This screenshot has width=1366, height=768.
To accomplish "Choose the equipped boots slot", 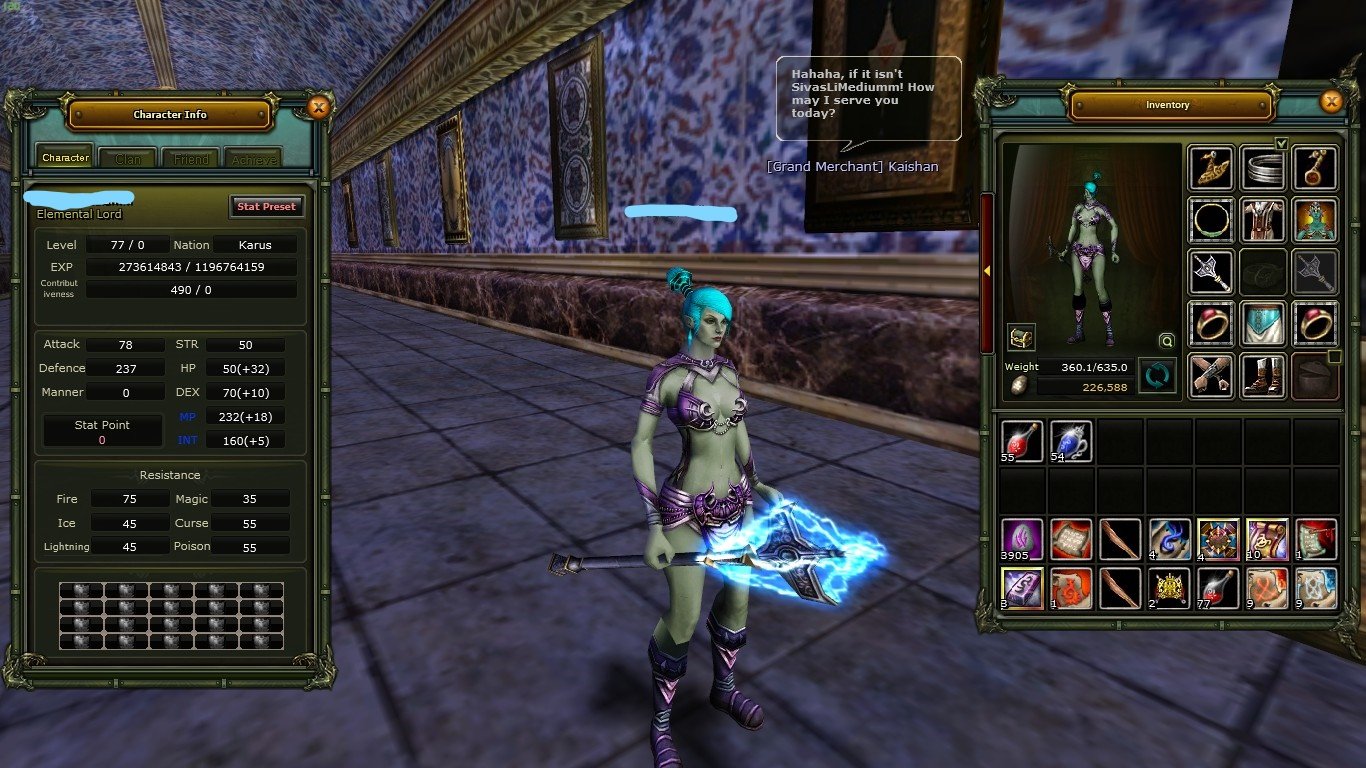I will click(1263, 375).
